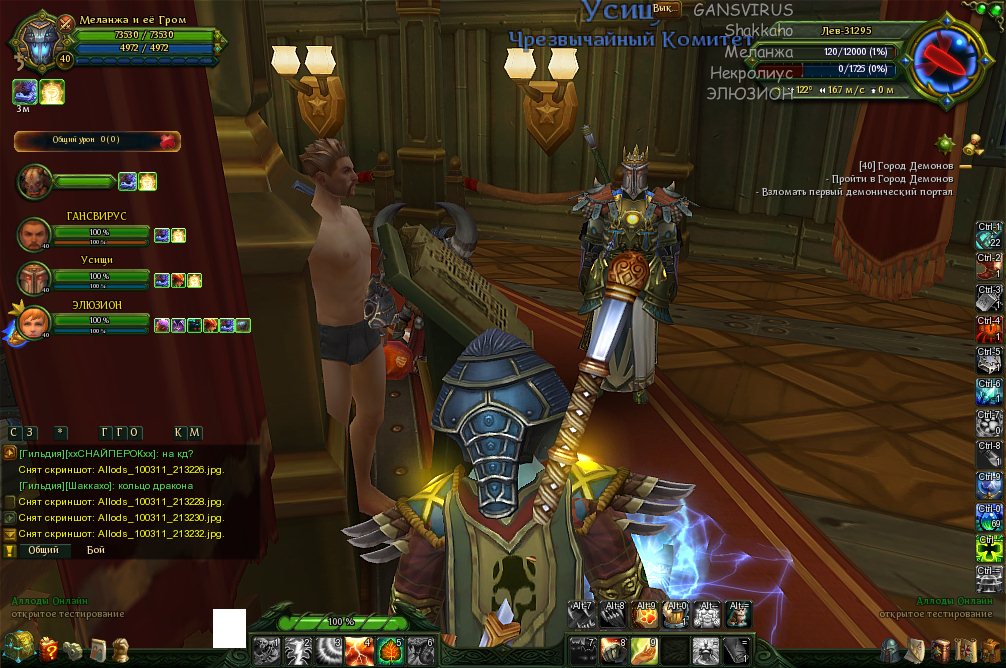Image resolution: width=1006 pixels, height=668 pixels.
Task: Click the М chat channel button
Action: 195,432
